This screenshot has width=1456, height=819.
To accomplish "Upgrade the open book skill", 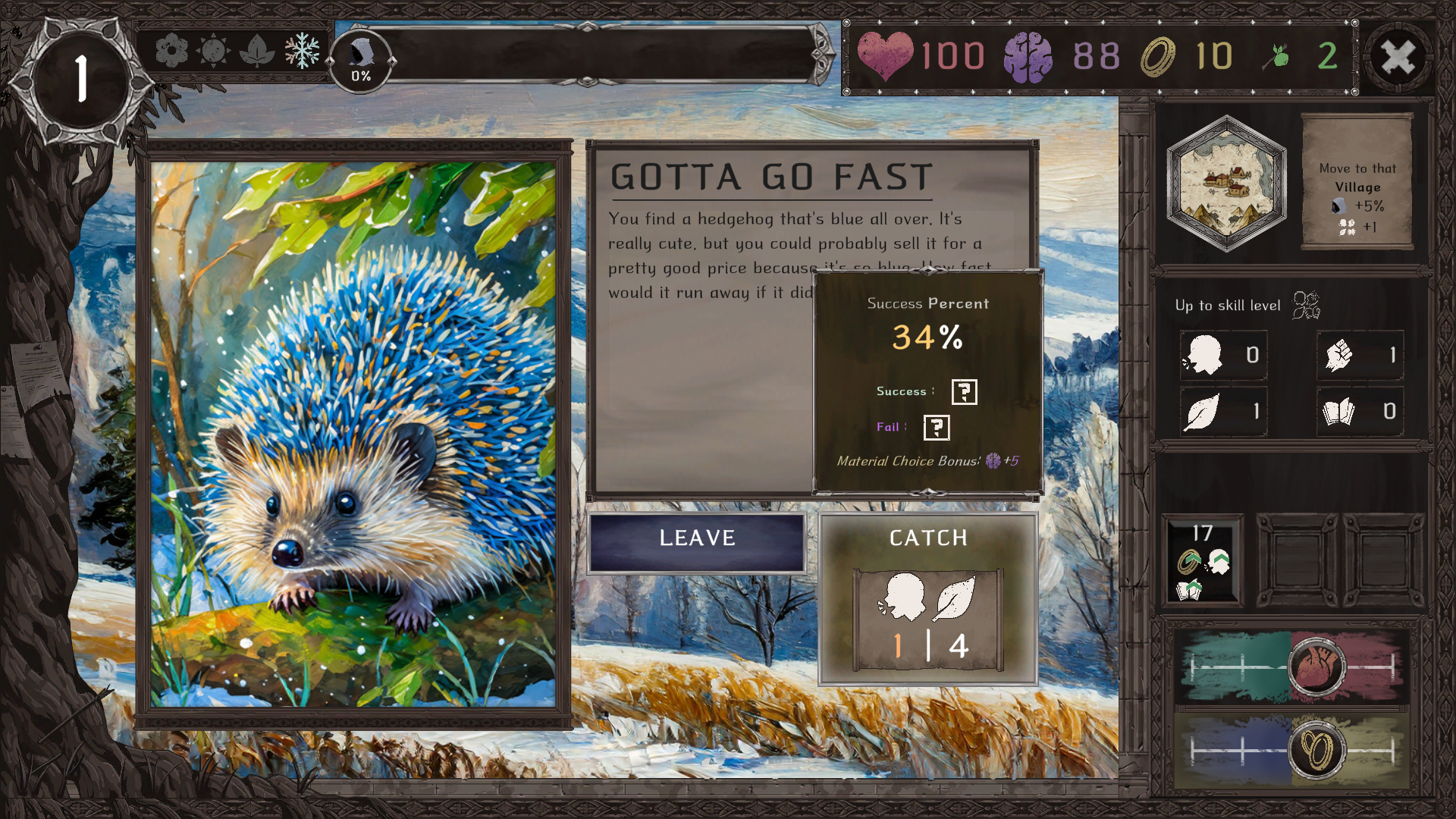I will (x=1360, y=412).
